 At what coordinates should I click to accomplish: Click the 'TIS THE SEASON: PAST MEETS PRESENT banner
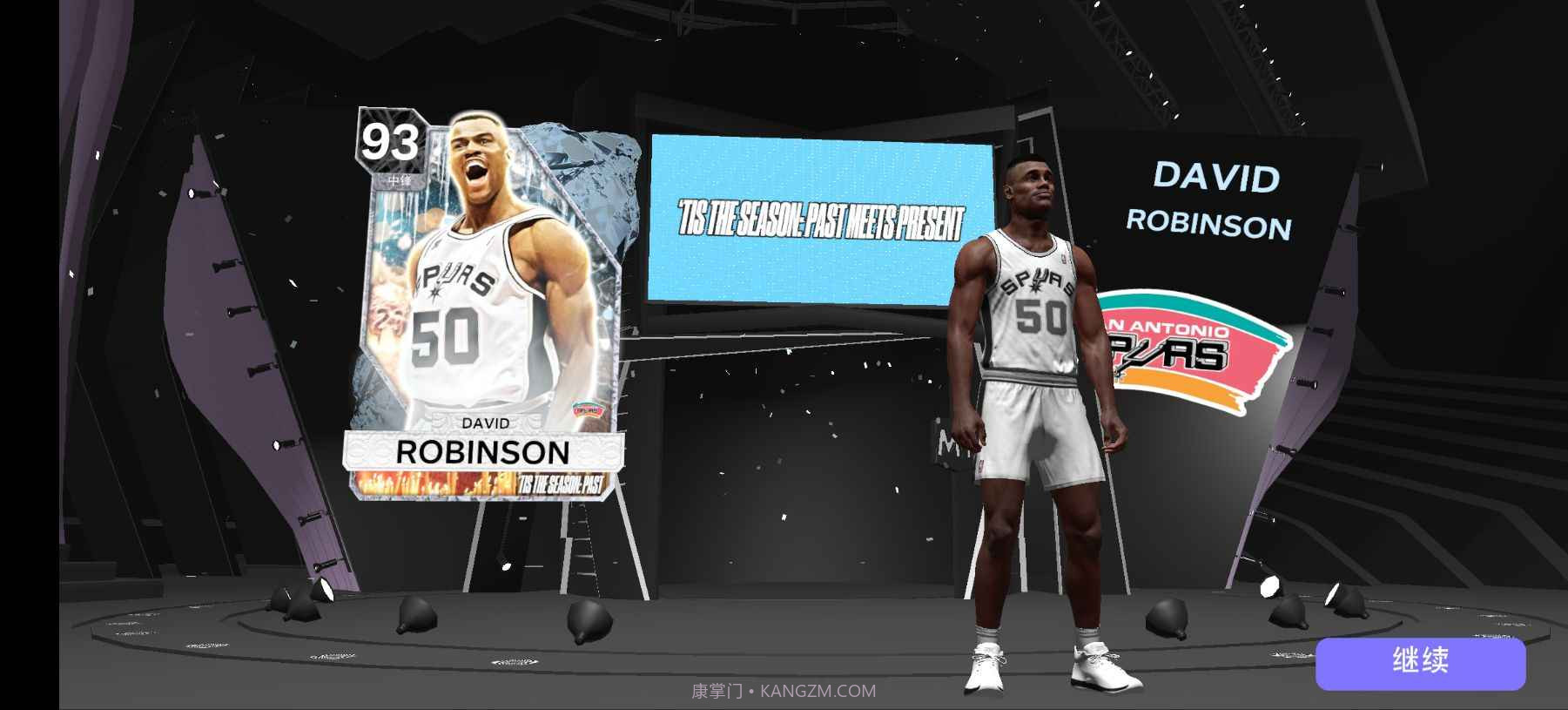pos(822,219)
